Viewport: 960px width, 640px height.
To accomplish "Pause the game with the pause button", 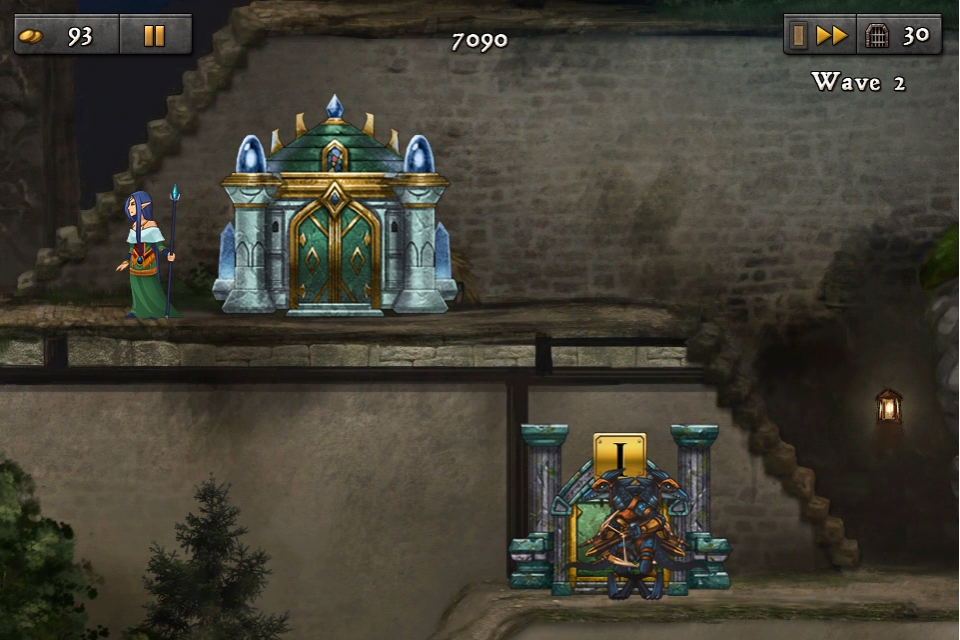I will pyautogui.click(x=154, y=36).
